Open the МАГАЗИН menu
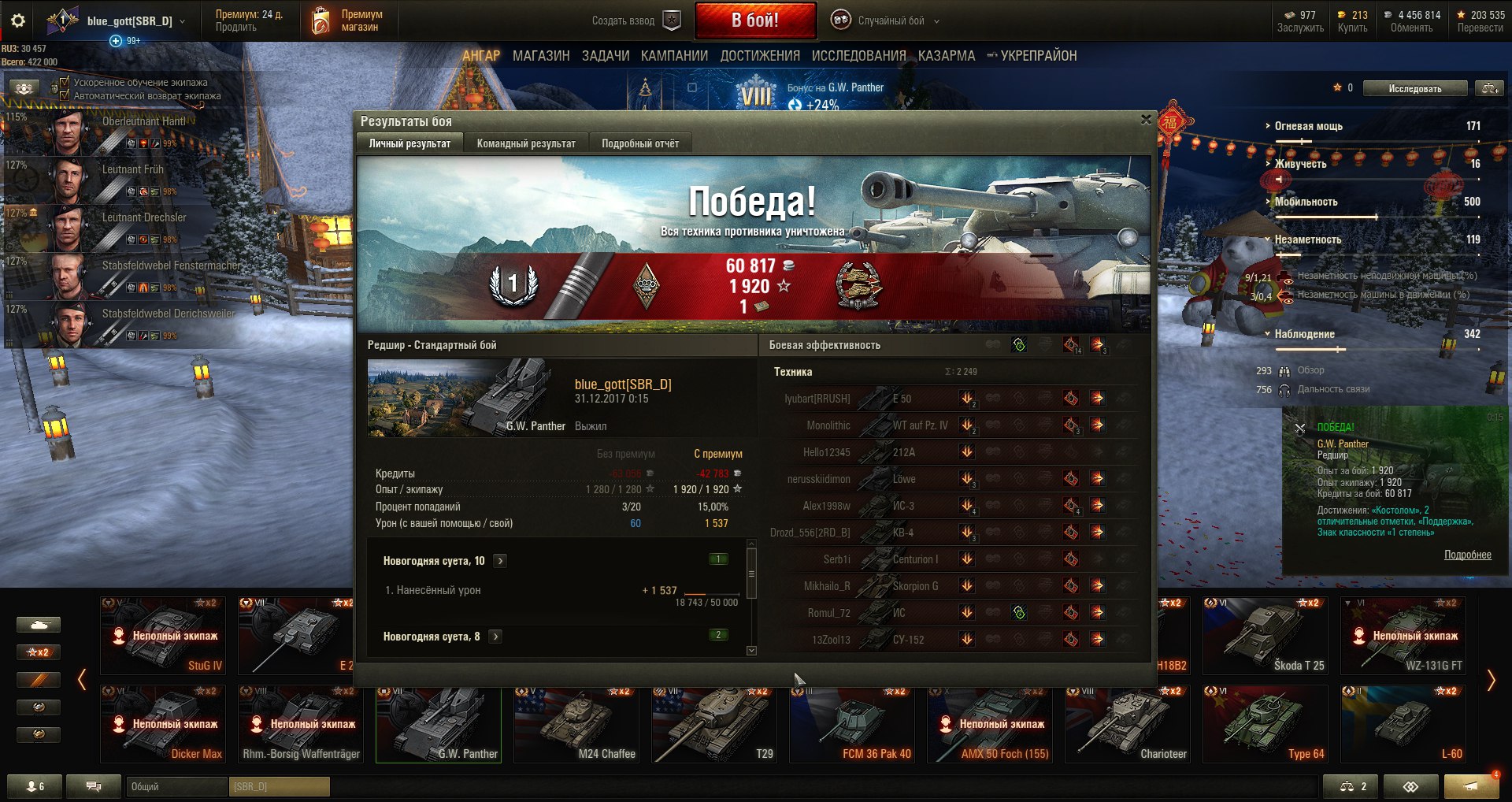 click(x=541, y=56)
